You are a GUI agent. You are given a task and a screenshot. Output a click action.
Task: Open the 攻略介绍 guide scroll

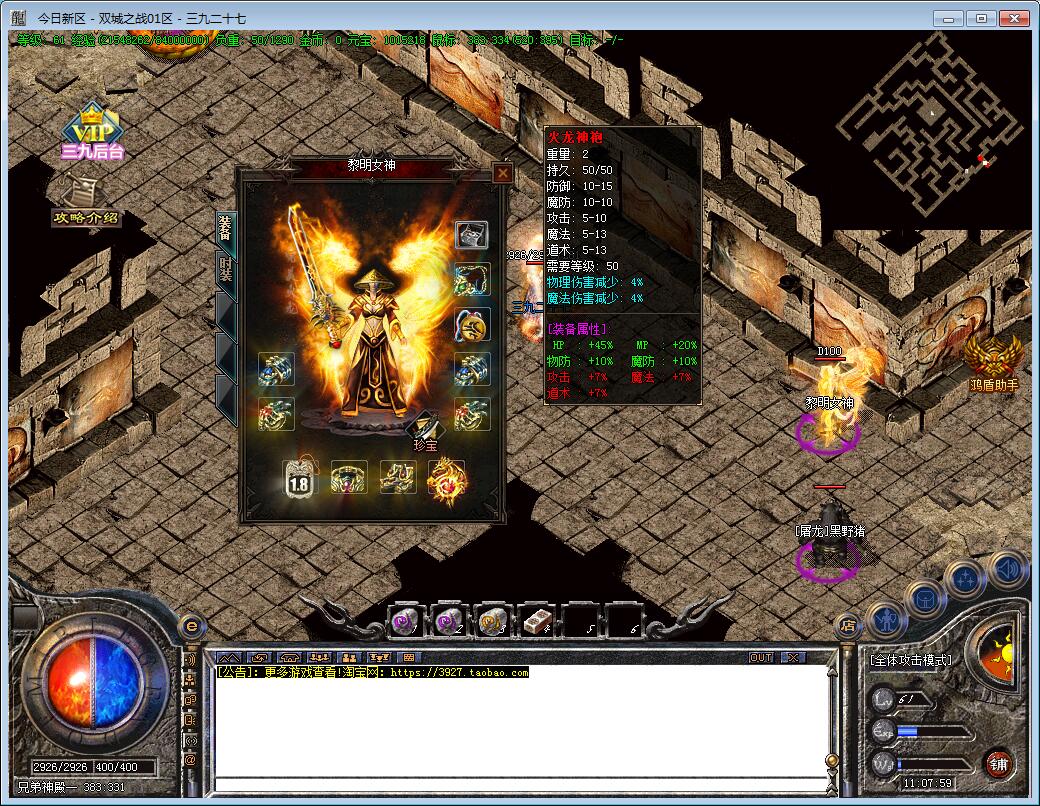(x=88, y=202)
